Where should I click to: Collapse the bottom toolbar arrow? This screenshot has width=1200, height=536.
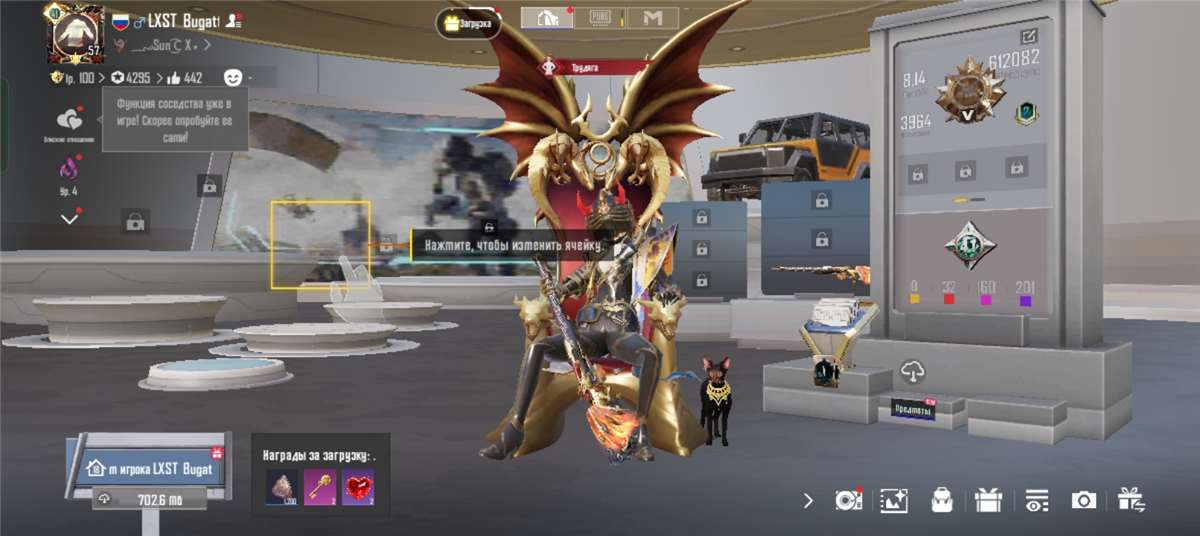tap(808, 501)
